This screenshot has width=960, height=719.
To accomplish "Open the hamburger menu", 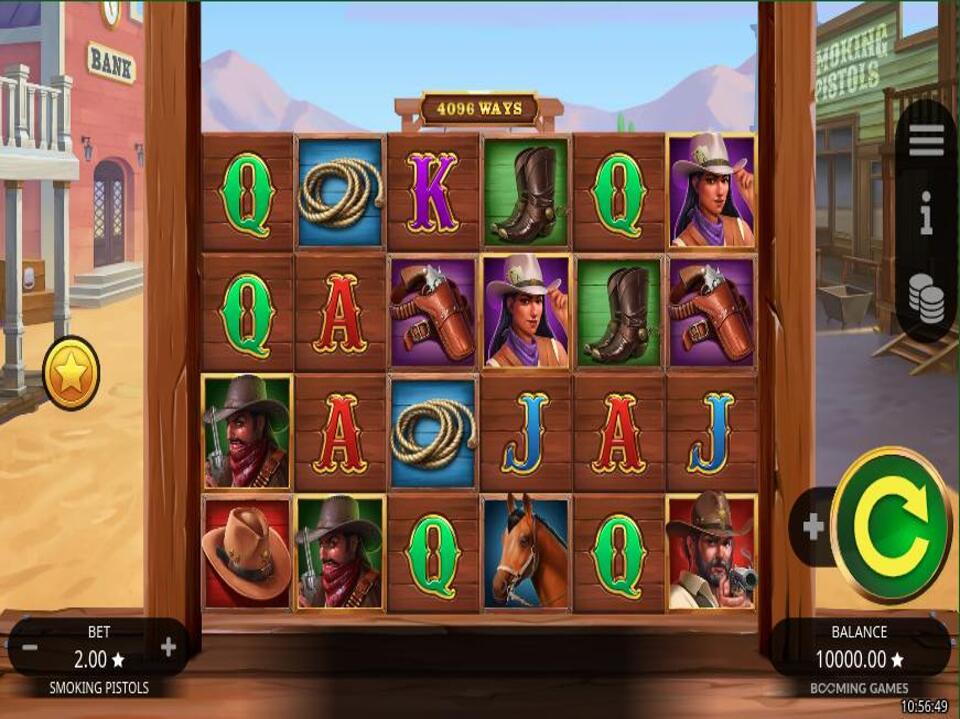I will (926, 142).
